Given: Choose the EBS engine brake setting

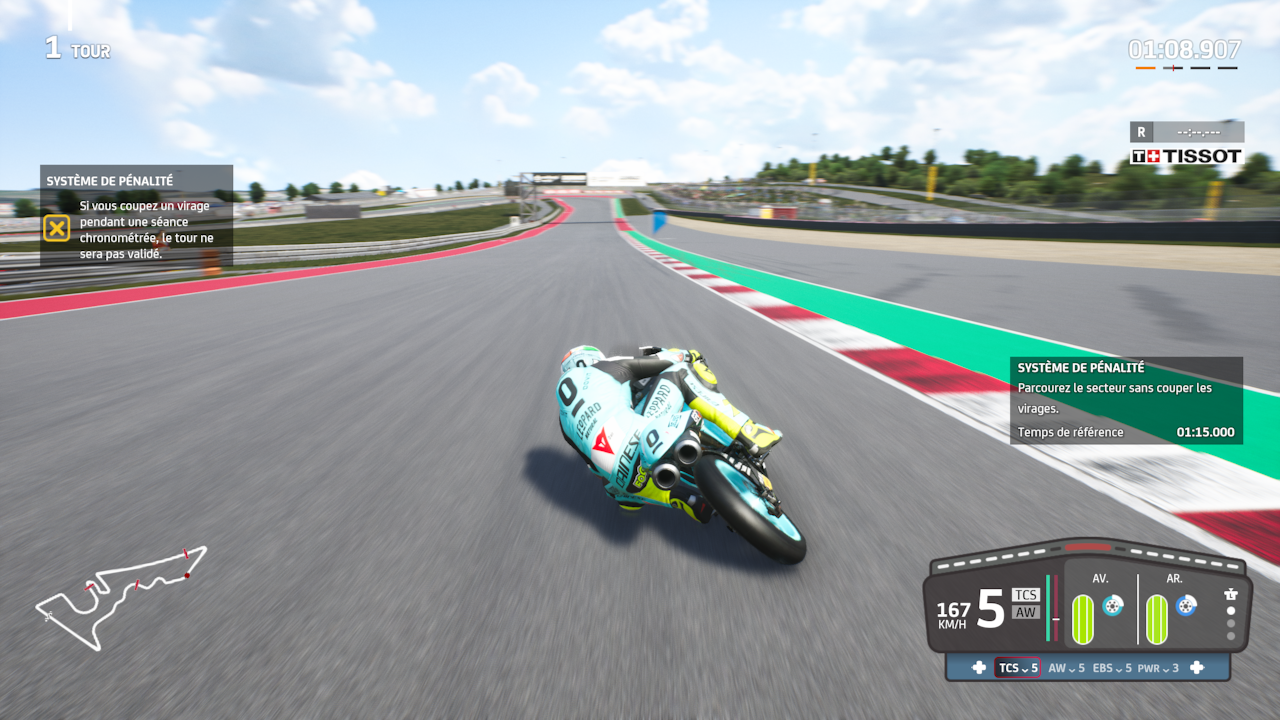Looking at the screenshot, I should [x=1112, y=668].
